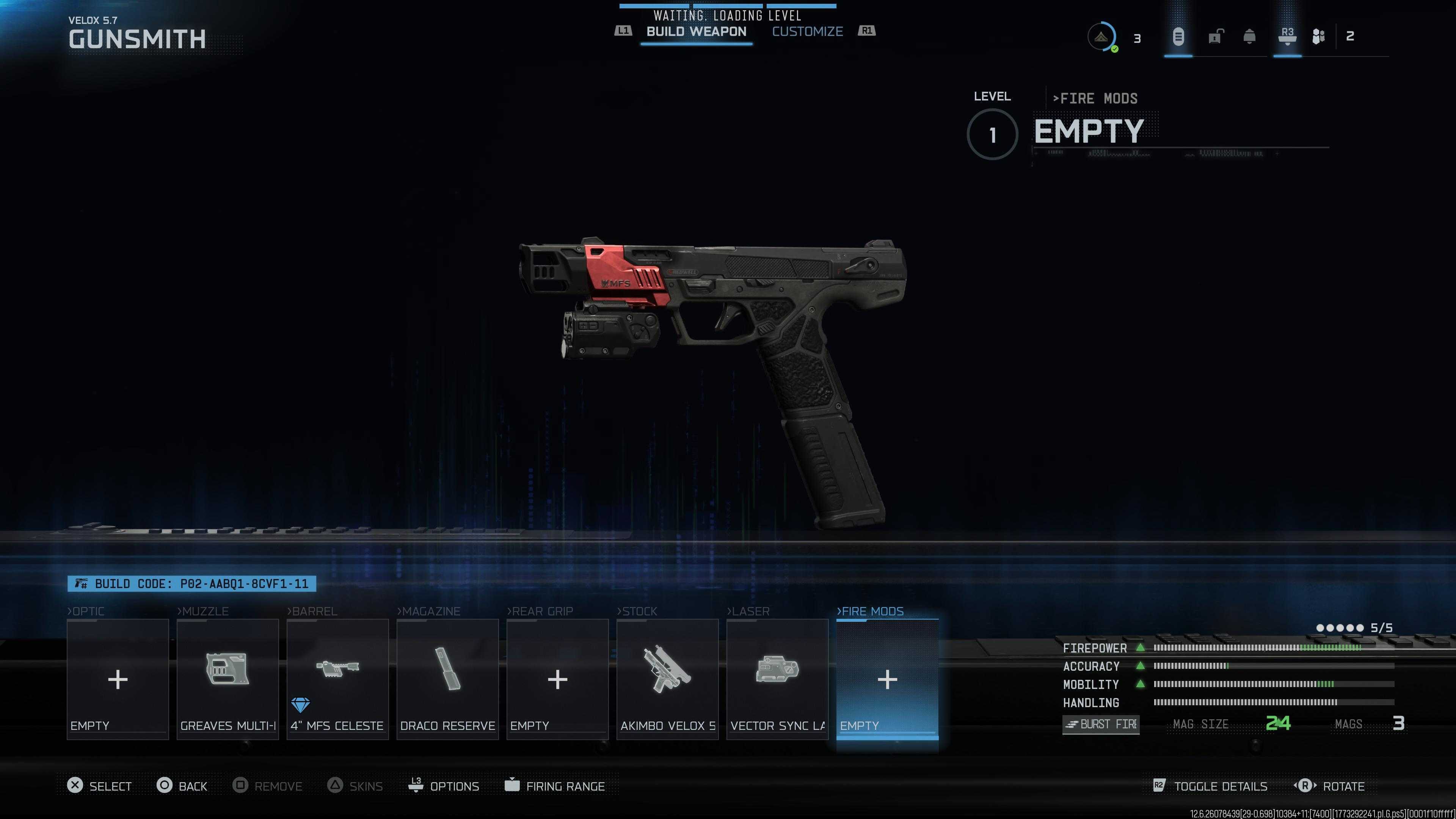Screen dimensions: 1456x819
Task: Open the empty Fire Mods slot
Action: (x=887, y=679)
